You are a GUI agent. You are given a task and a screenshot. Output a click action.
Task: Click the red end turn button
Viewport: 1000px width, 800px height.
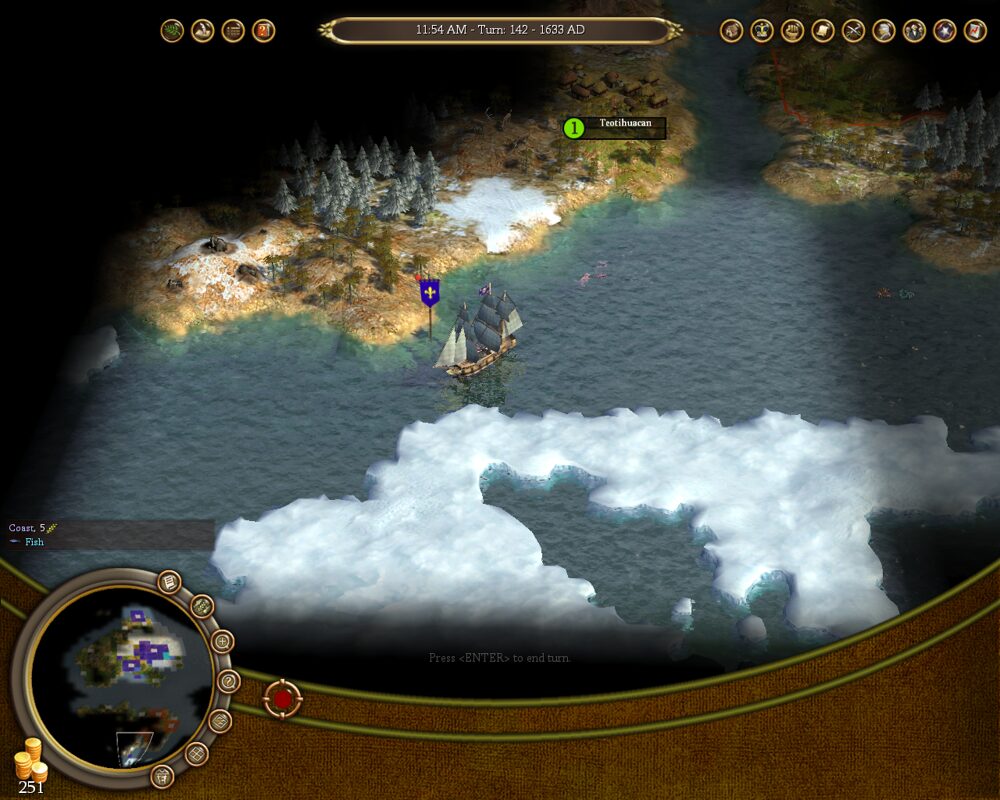pyautogui.click(x=283, y=699)
